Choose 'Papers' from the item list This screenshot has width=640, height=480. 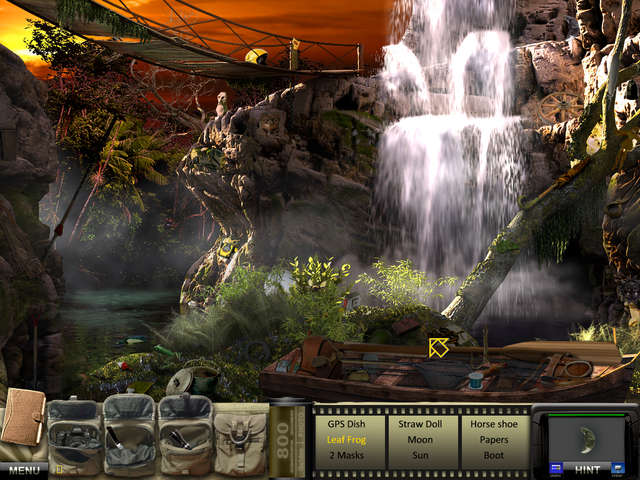click(x=493, y=439)
